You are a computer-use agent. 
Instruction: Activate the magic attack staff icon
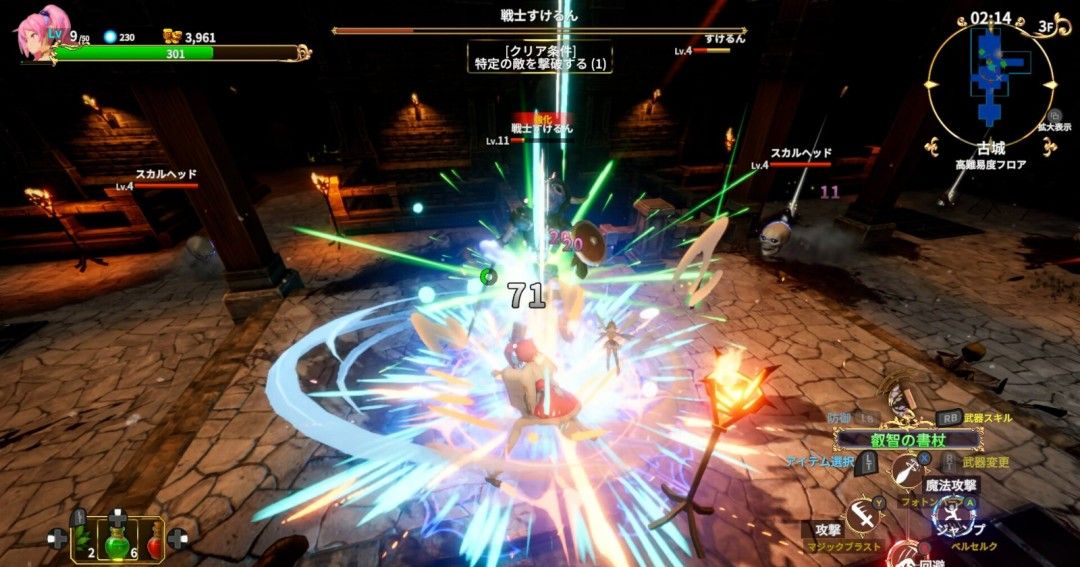click(x=908, y=468)
